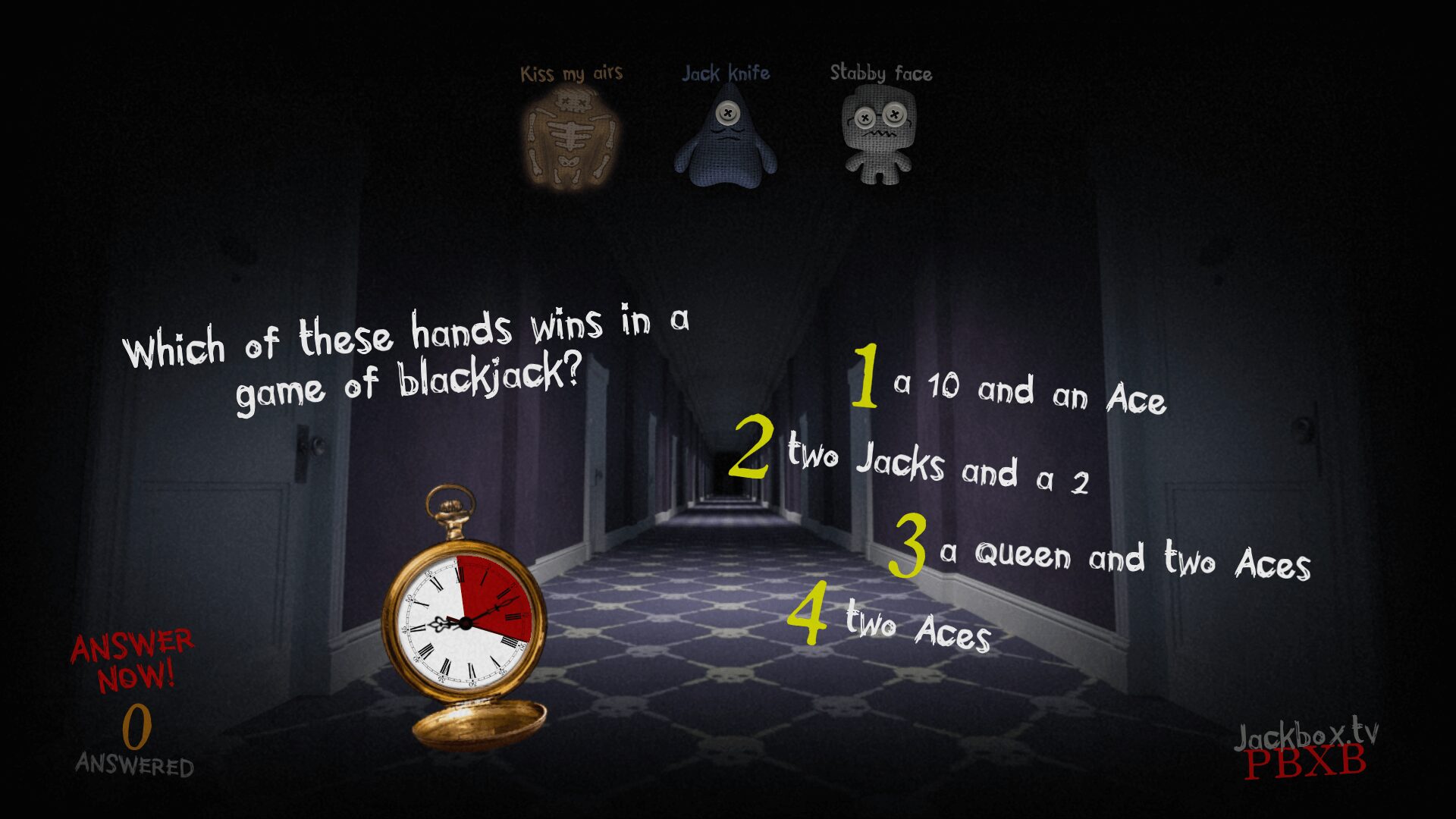The height and width of the screenshot is (819, 1456).
Task: Click the skeleton avatar for Kiss my airs
Action: [x=573, y=136]
